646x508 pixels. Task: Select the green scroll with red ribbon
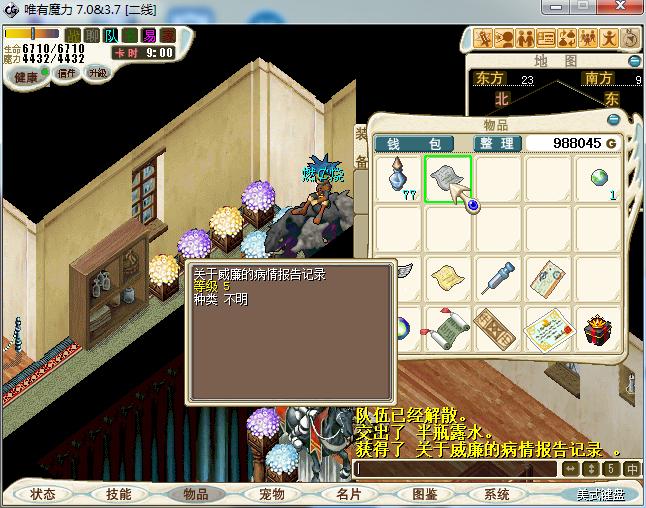447,327
